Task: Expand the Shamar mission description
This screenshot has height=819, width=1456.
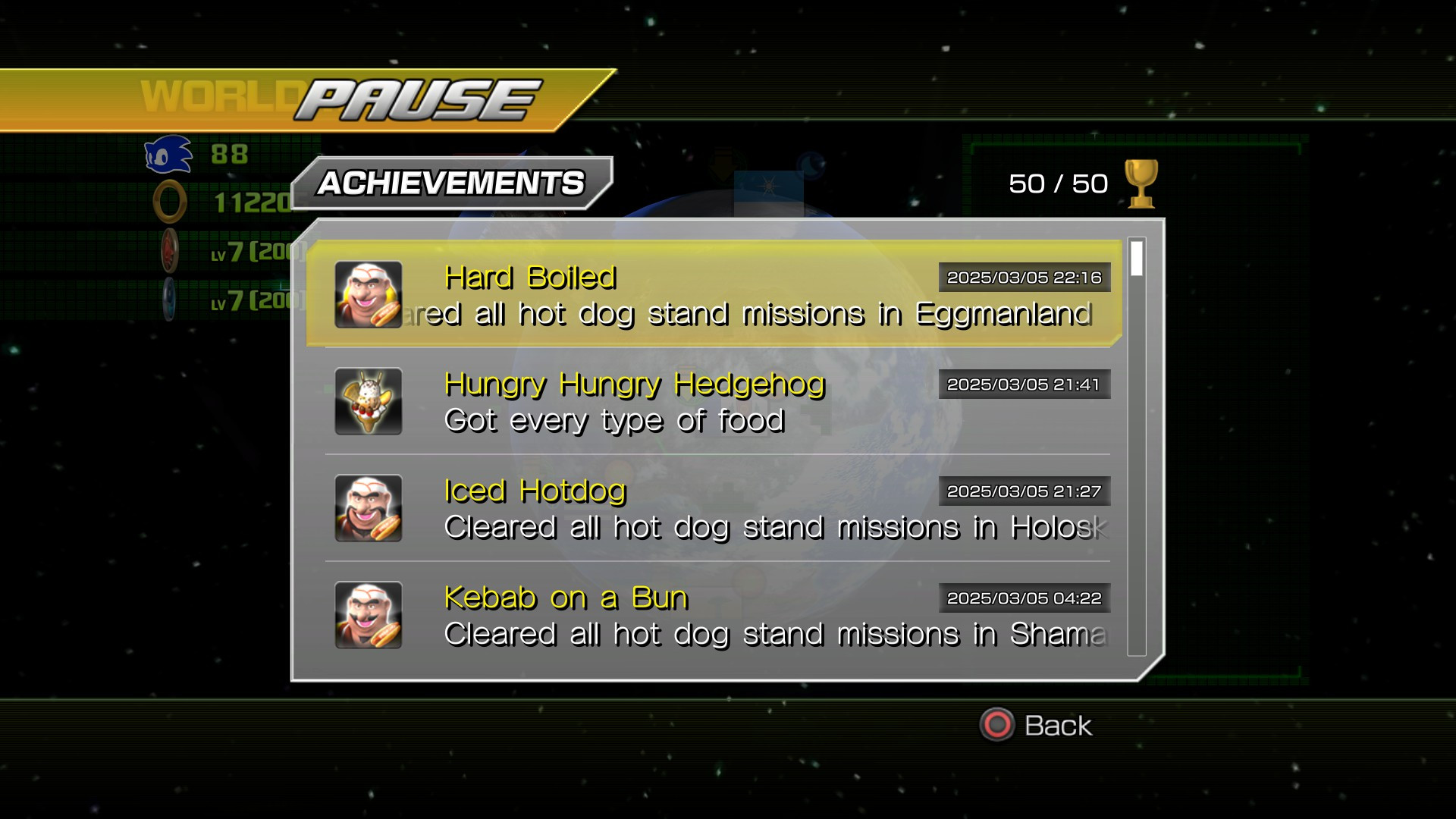Action: [x=758, y=633]
